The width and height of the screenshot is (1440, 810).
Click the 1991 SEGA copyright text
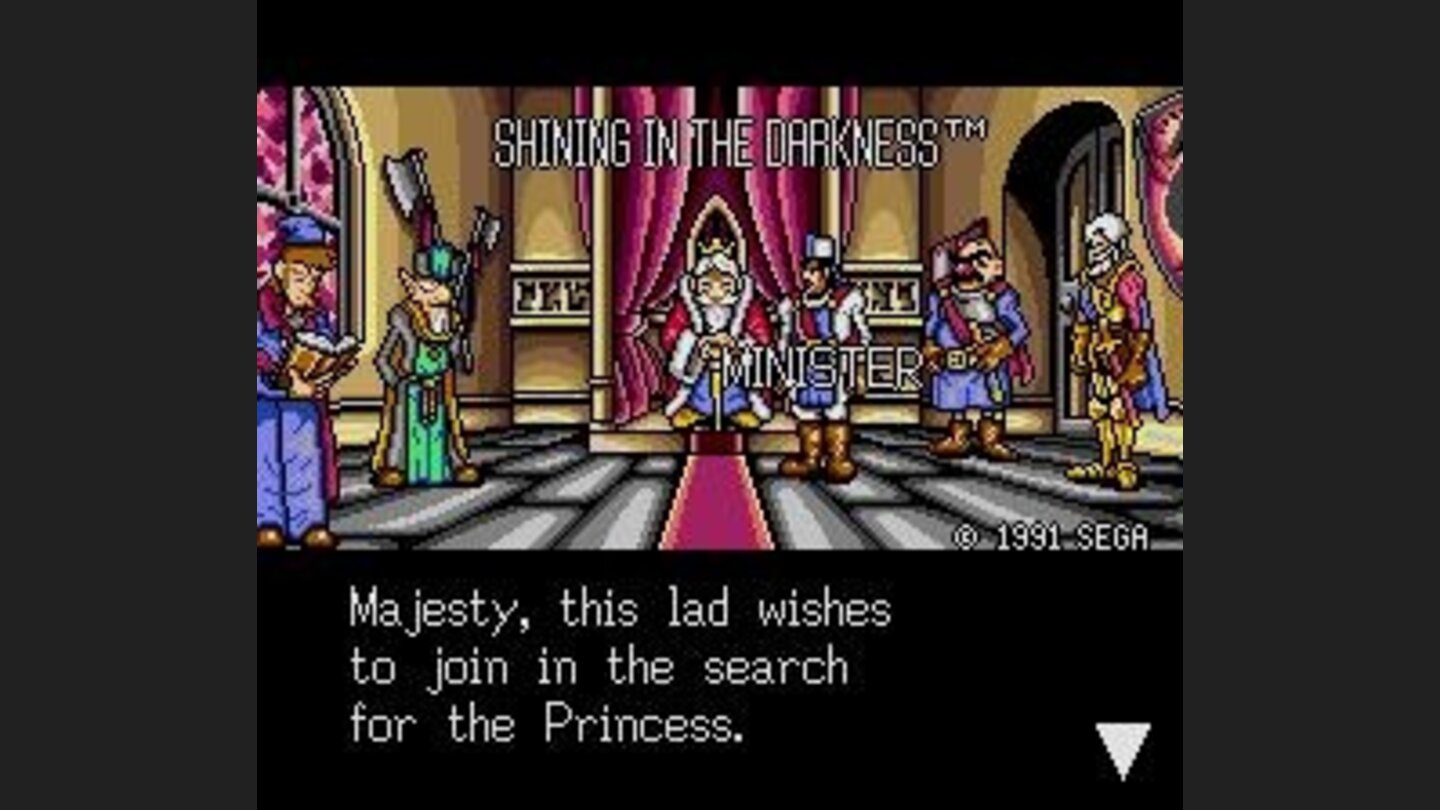click(1050, 537)
